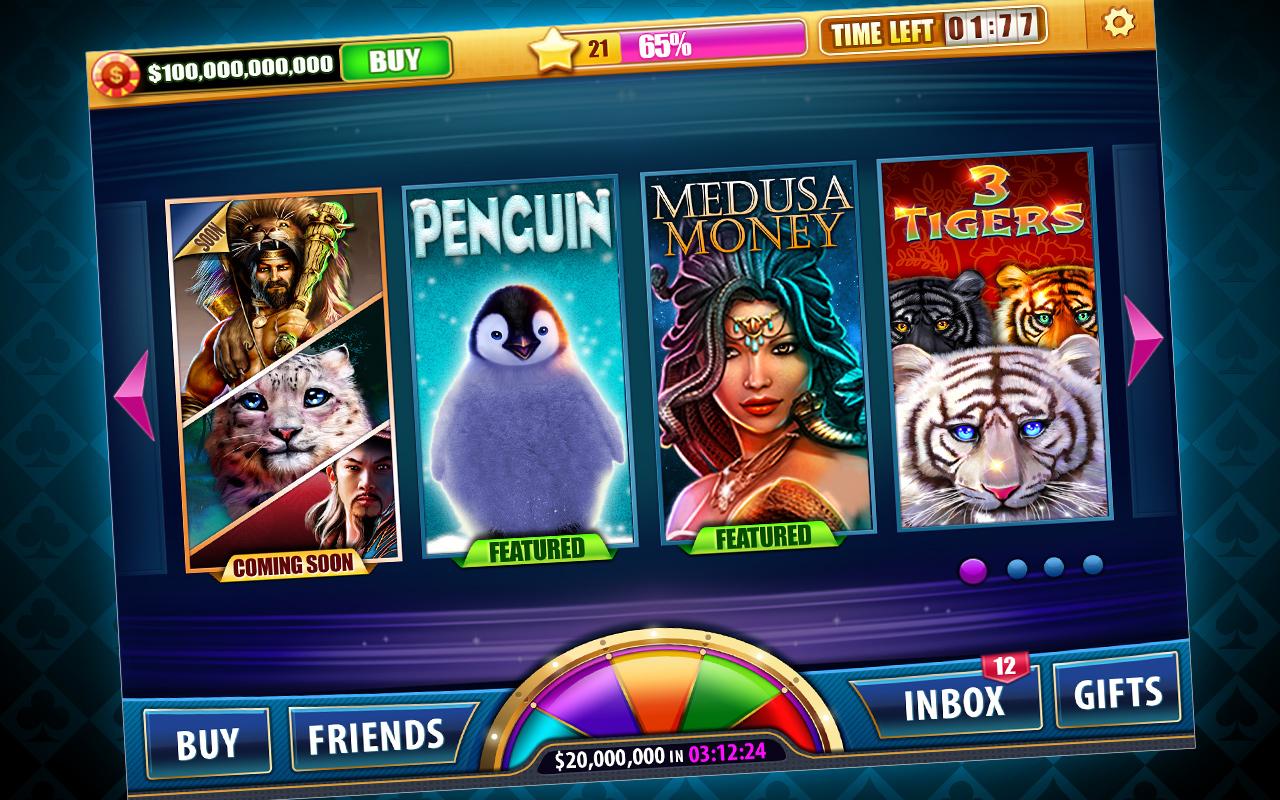The image size is (1280, 800).
Task: Open the settings gear icon
Action: coord(1118,23)
